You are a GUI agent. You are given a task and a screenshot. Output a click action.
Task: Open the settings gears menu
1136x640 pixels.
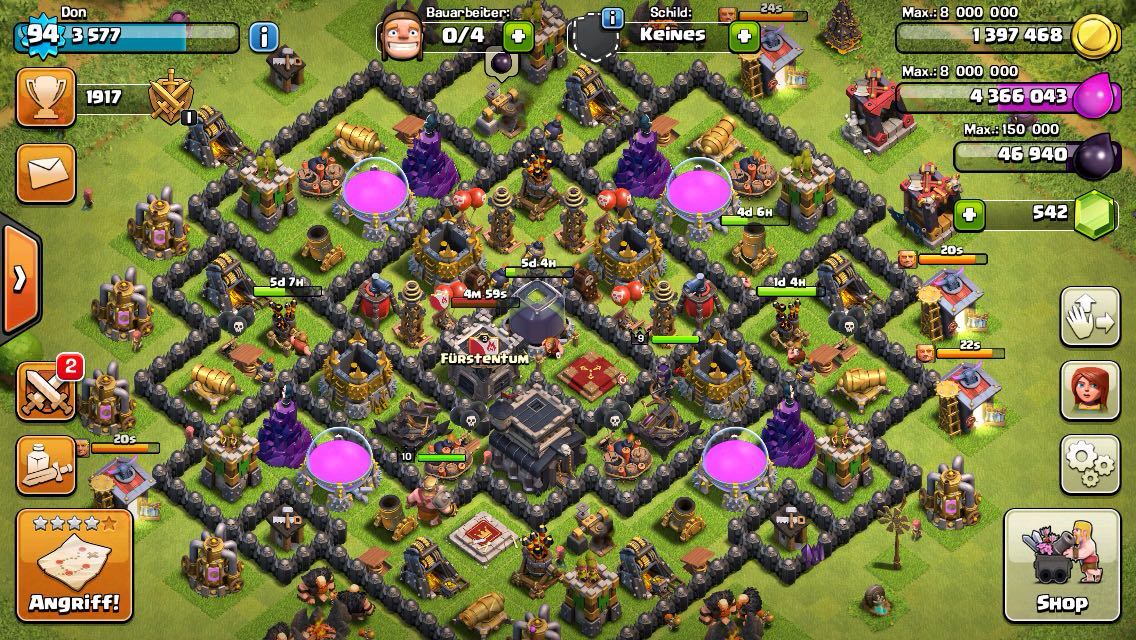click(x=1090, y=464)
